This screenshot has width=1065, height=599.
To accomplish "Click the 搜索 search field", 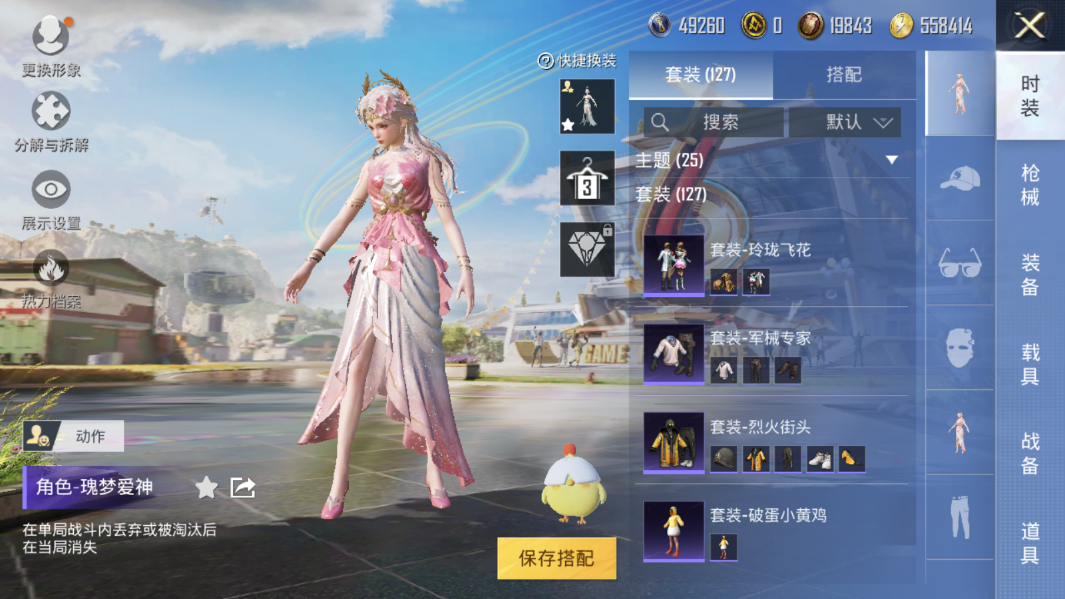I will (713, 122).
